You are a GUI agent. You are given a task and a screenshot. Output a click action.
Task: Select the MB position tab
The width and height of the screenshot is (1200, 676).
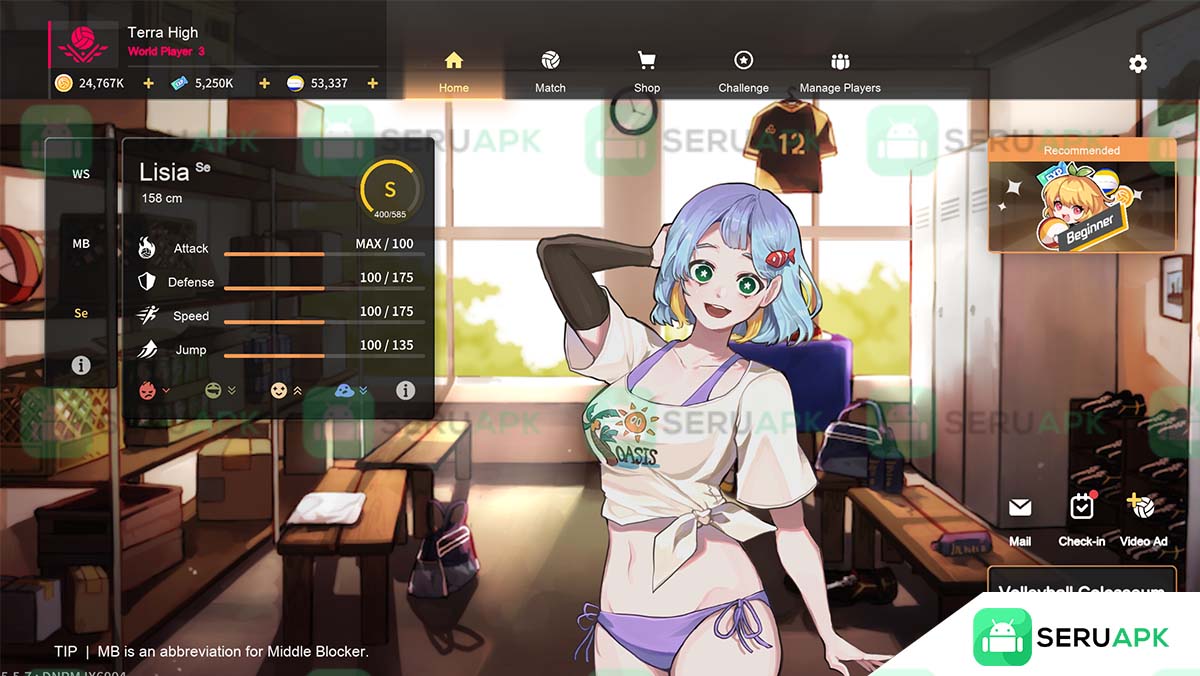pyautogui.click(x=81, y=244)
